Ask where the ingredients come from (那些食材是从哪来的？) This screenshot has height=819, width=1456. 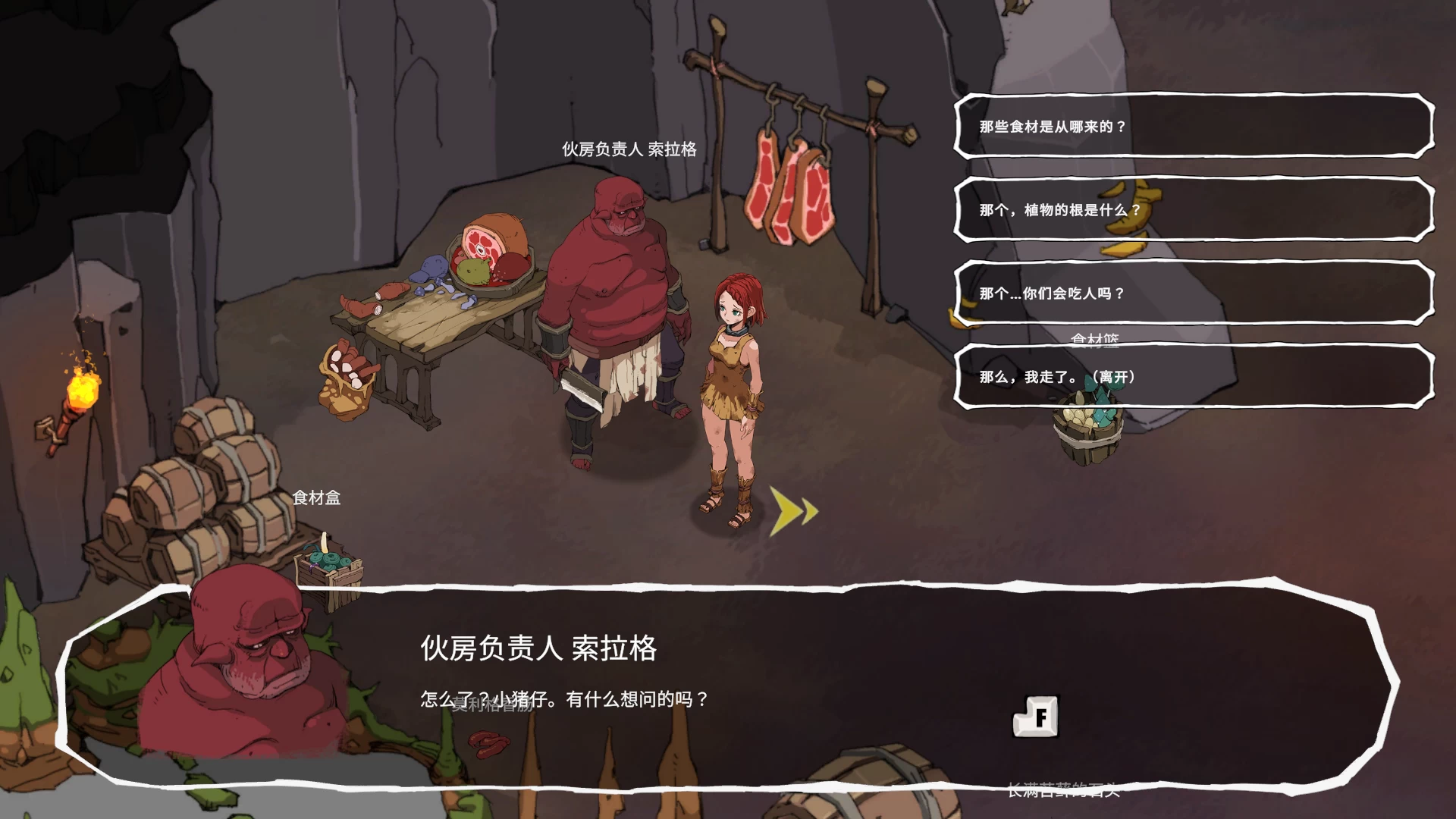tap(1193, 127)
